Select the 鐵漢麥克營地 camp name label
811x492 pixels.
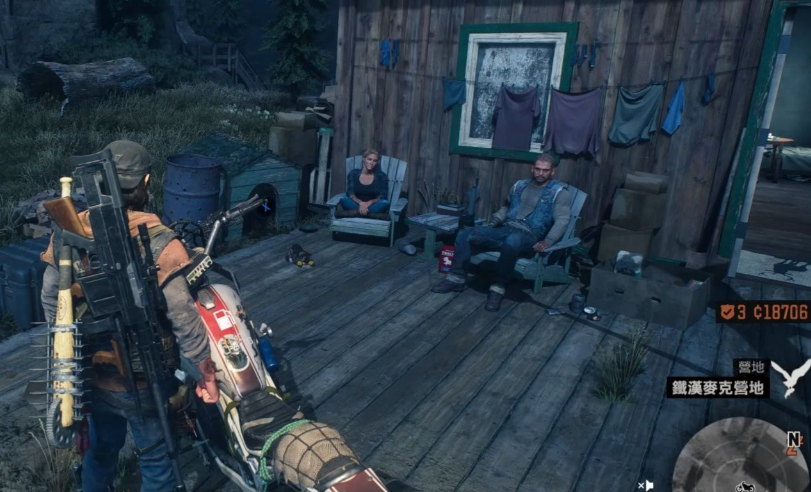point(717,386)
